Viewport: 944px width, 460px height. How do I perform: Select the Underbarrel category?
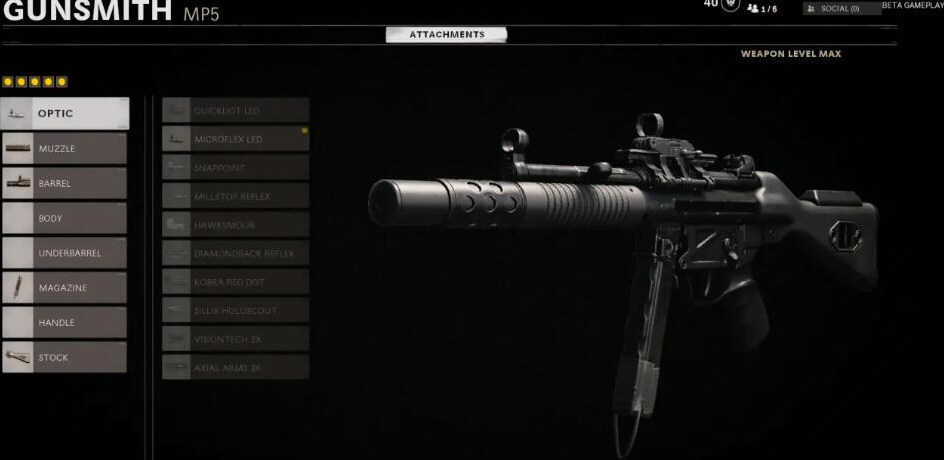[x=65, y=253]
